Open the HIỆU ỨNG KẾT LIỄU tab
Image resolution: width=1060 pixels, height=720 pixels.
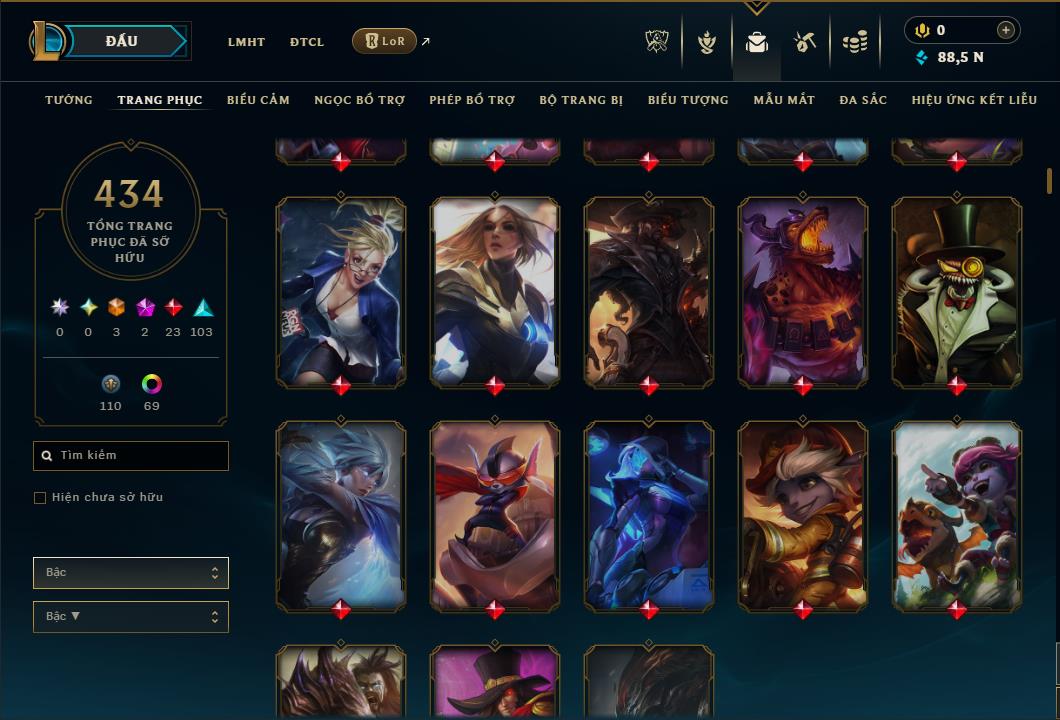(974, 100)
